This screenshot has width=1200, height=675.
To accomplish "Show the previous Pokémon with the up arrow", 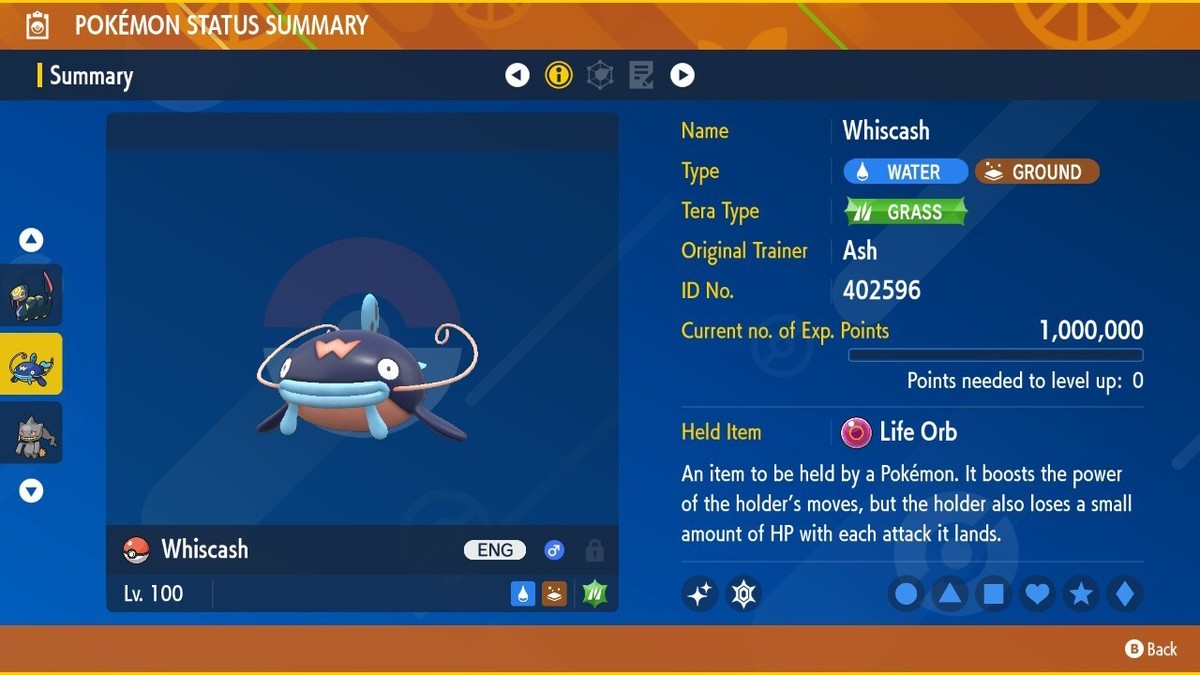I will point(31,240).
